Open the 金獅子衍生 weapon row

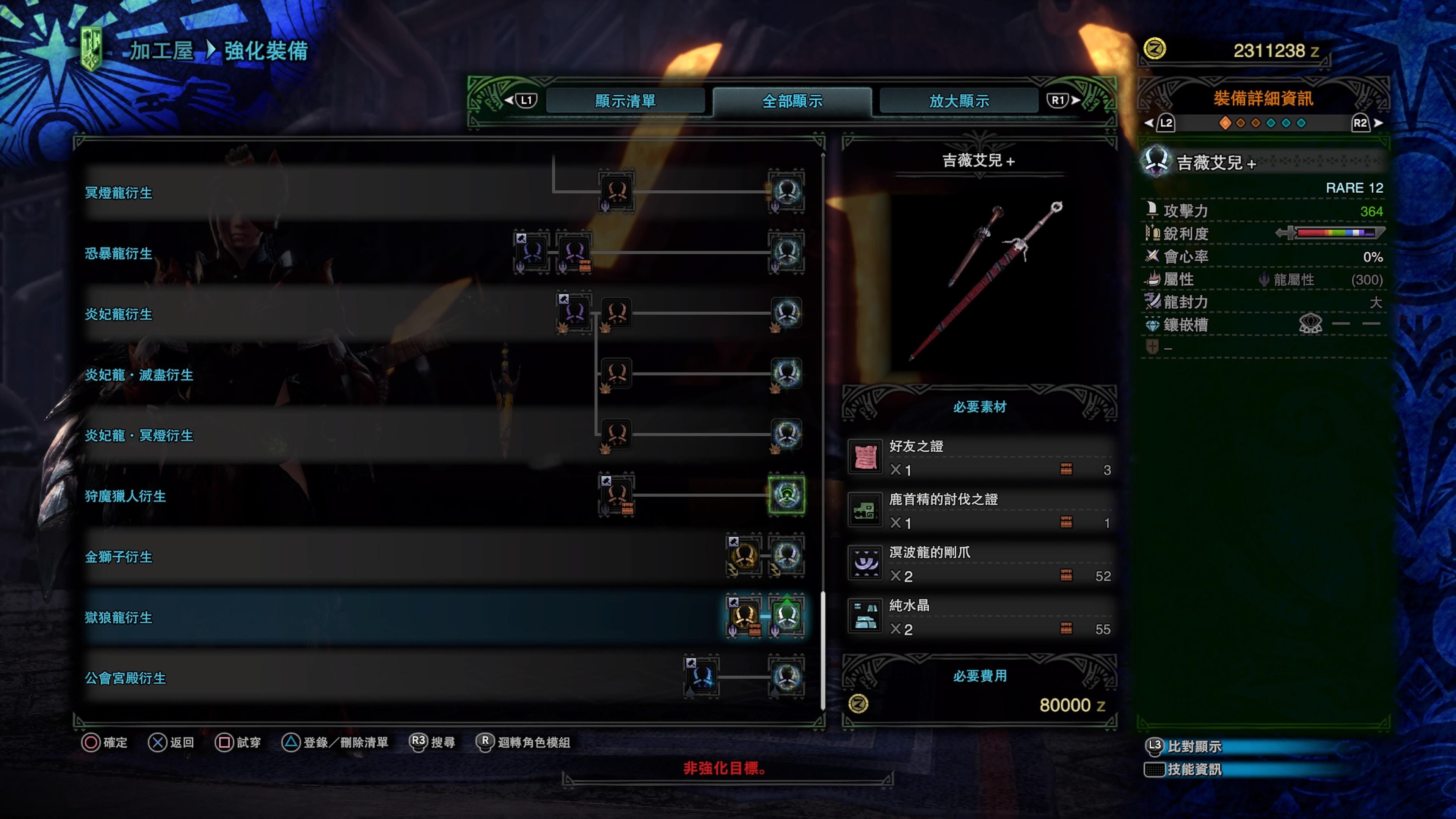pos(119,557)
